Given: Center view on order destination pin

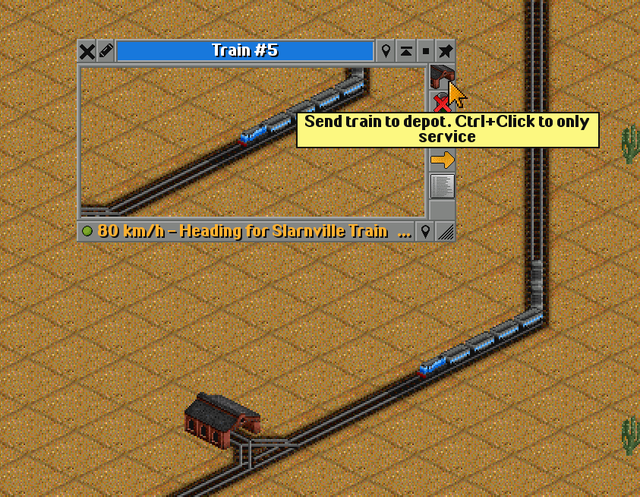Looking at the screenshot, I should click(x=426, y=231).
